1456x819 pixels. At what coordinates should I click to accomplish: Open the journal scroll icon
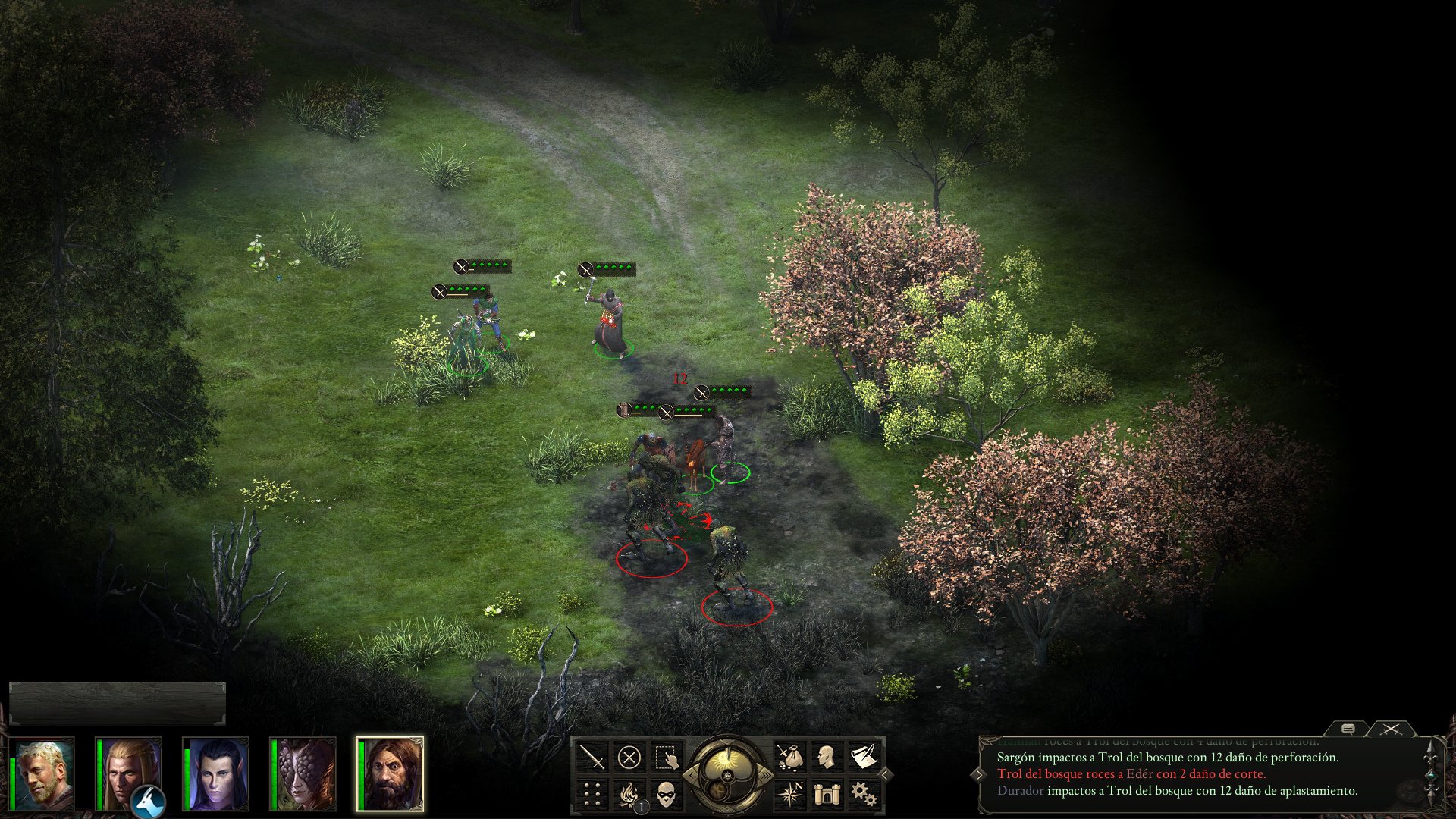pyautogui.click(x=864, y=755)
